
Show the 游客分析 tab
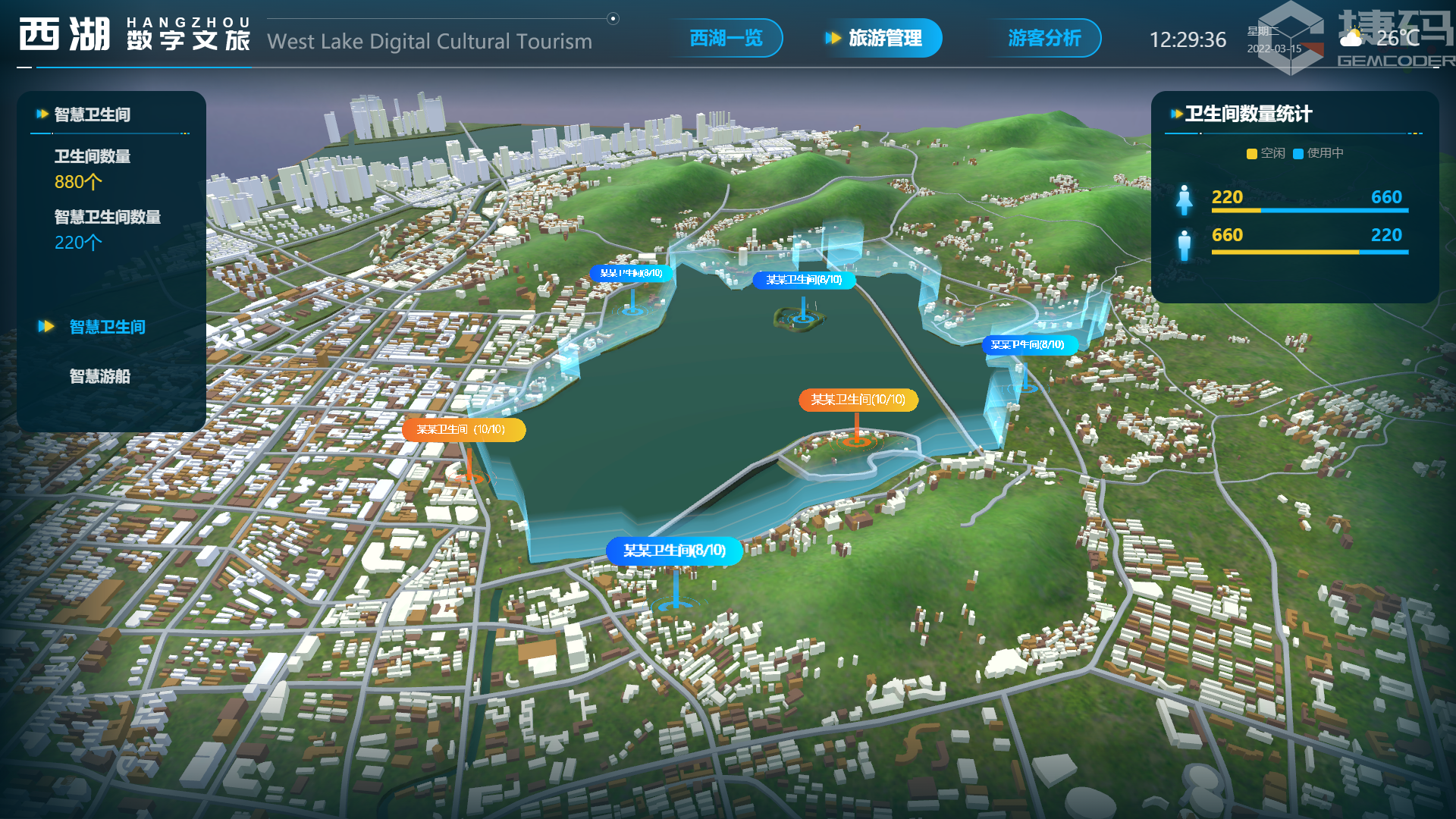pos(1043,38)
